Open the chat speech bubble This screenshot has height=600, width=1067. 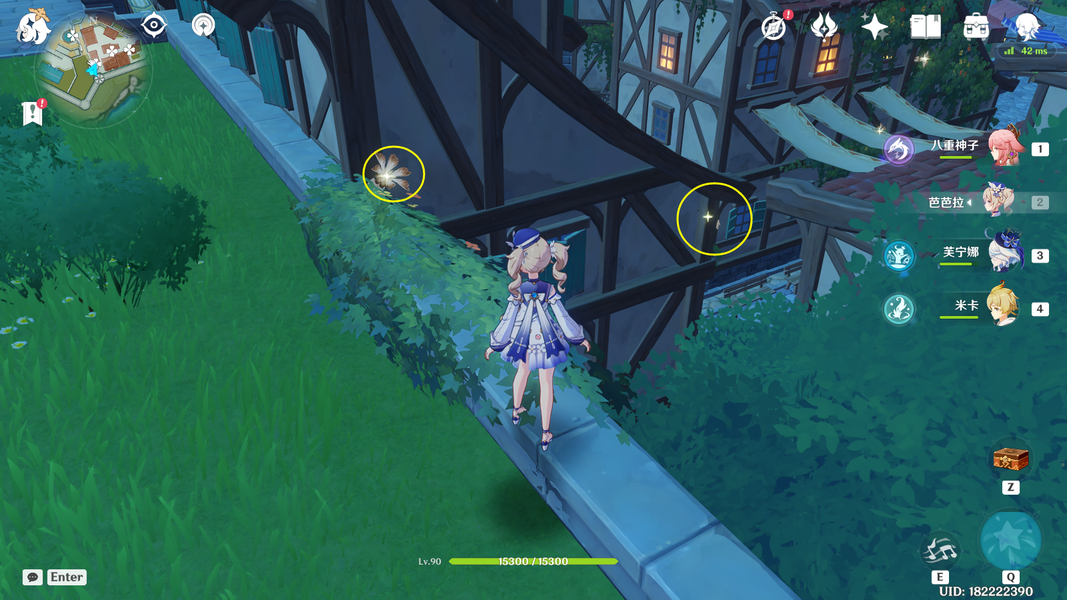(x=33, y=577)
